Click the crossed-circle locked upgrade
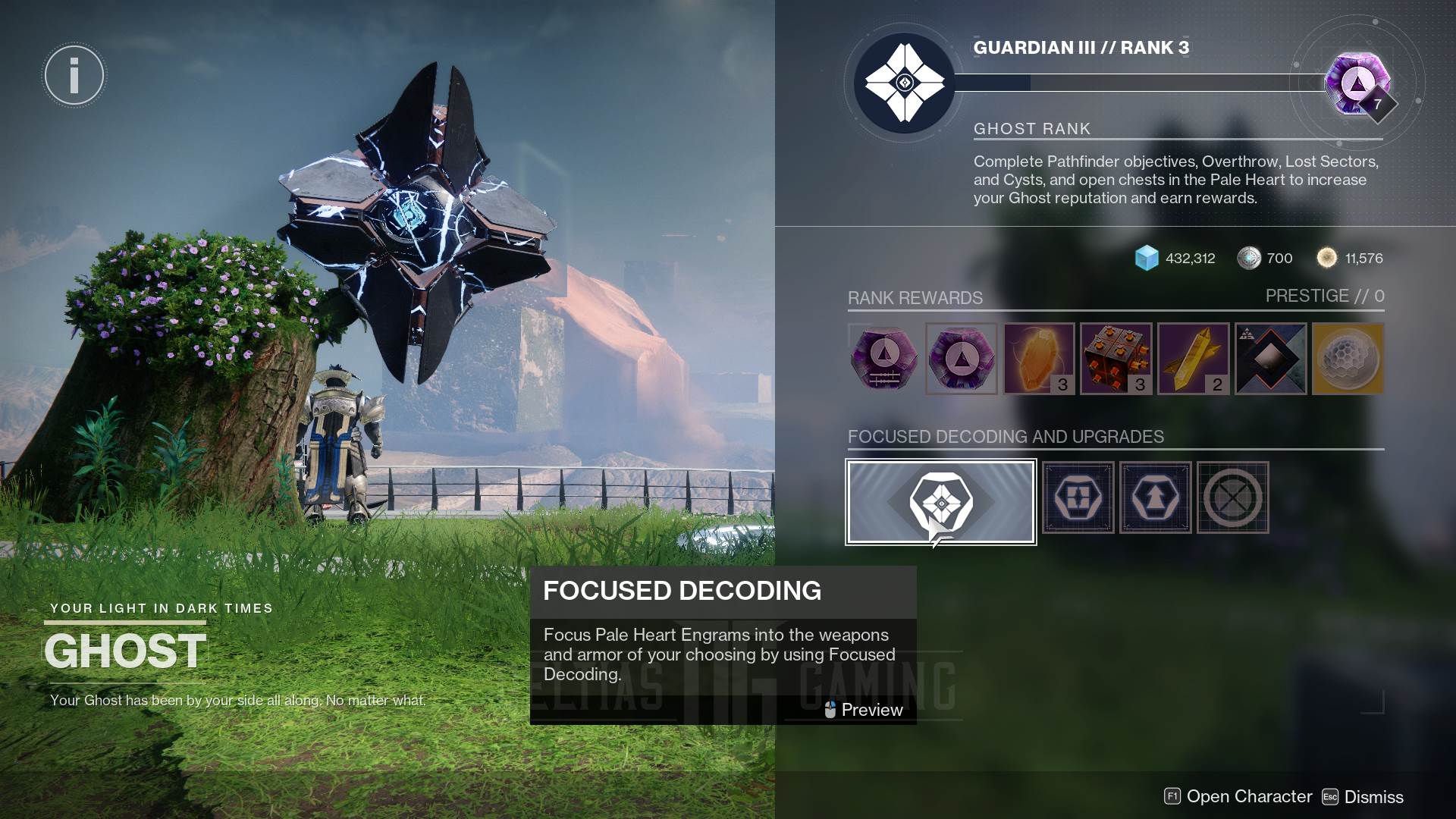 [1232, 498]
